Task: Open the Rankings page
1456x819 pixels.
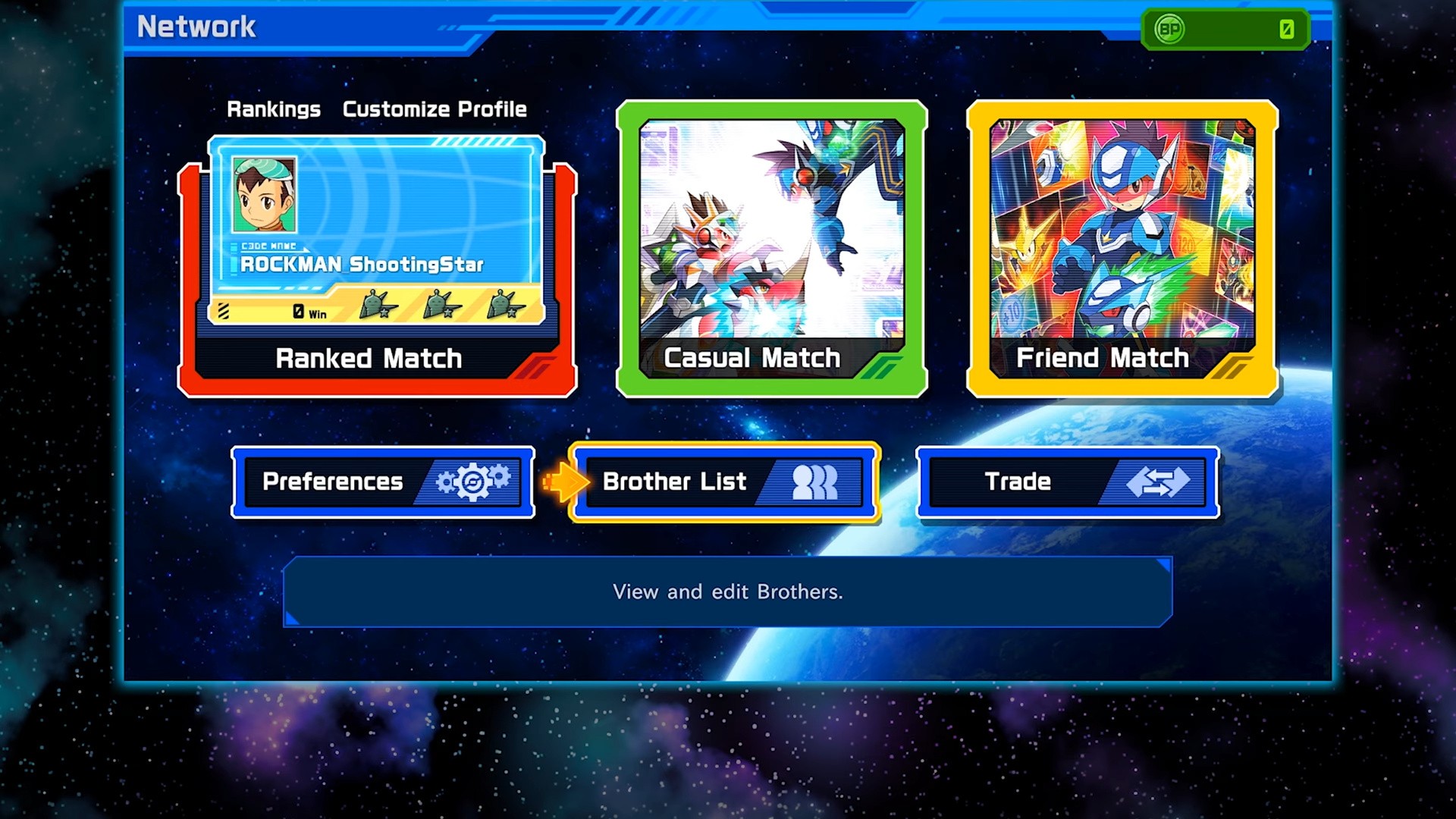Action: pyautogui.click(x=273, y=109)
